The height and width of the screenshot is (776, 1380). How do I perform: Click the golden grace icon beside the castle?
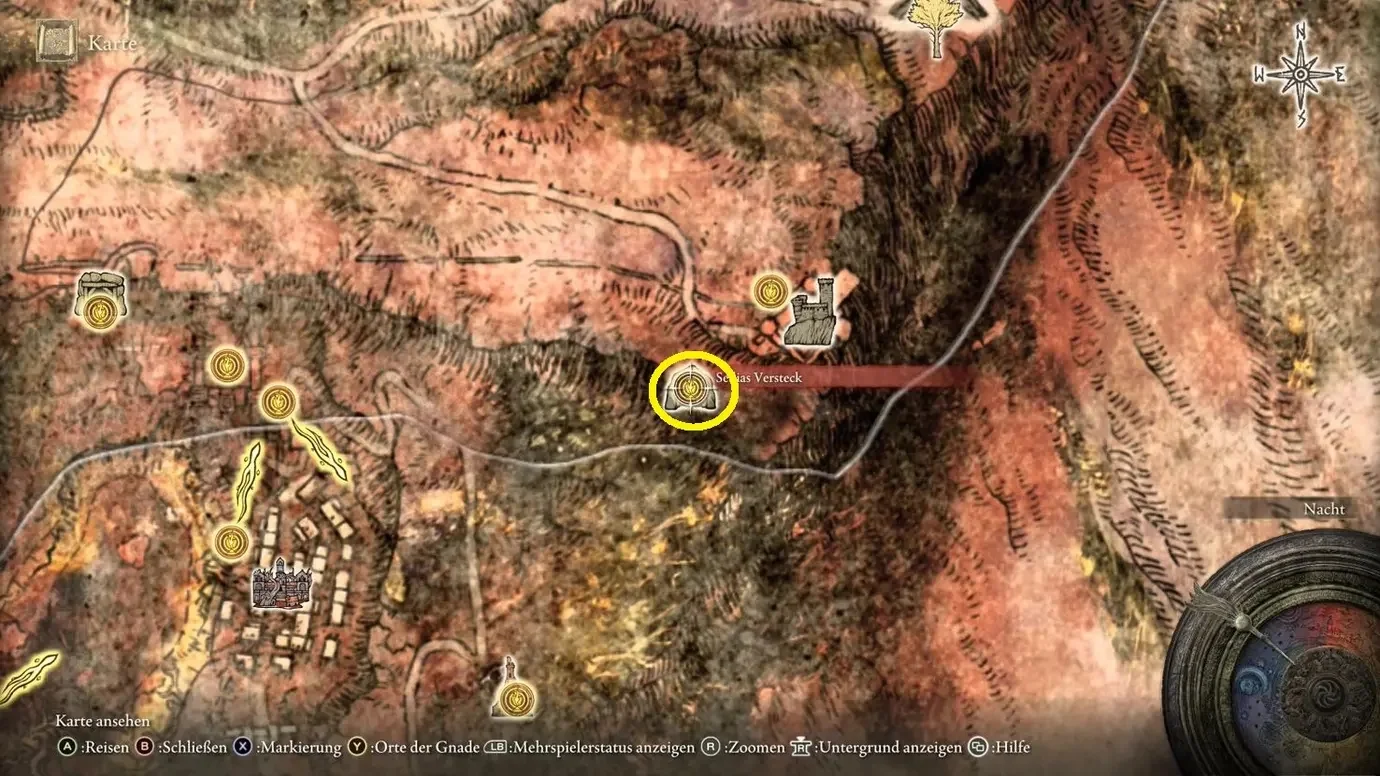(769, 293)
